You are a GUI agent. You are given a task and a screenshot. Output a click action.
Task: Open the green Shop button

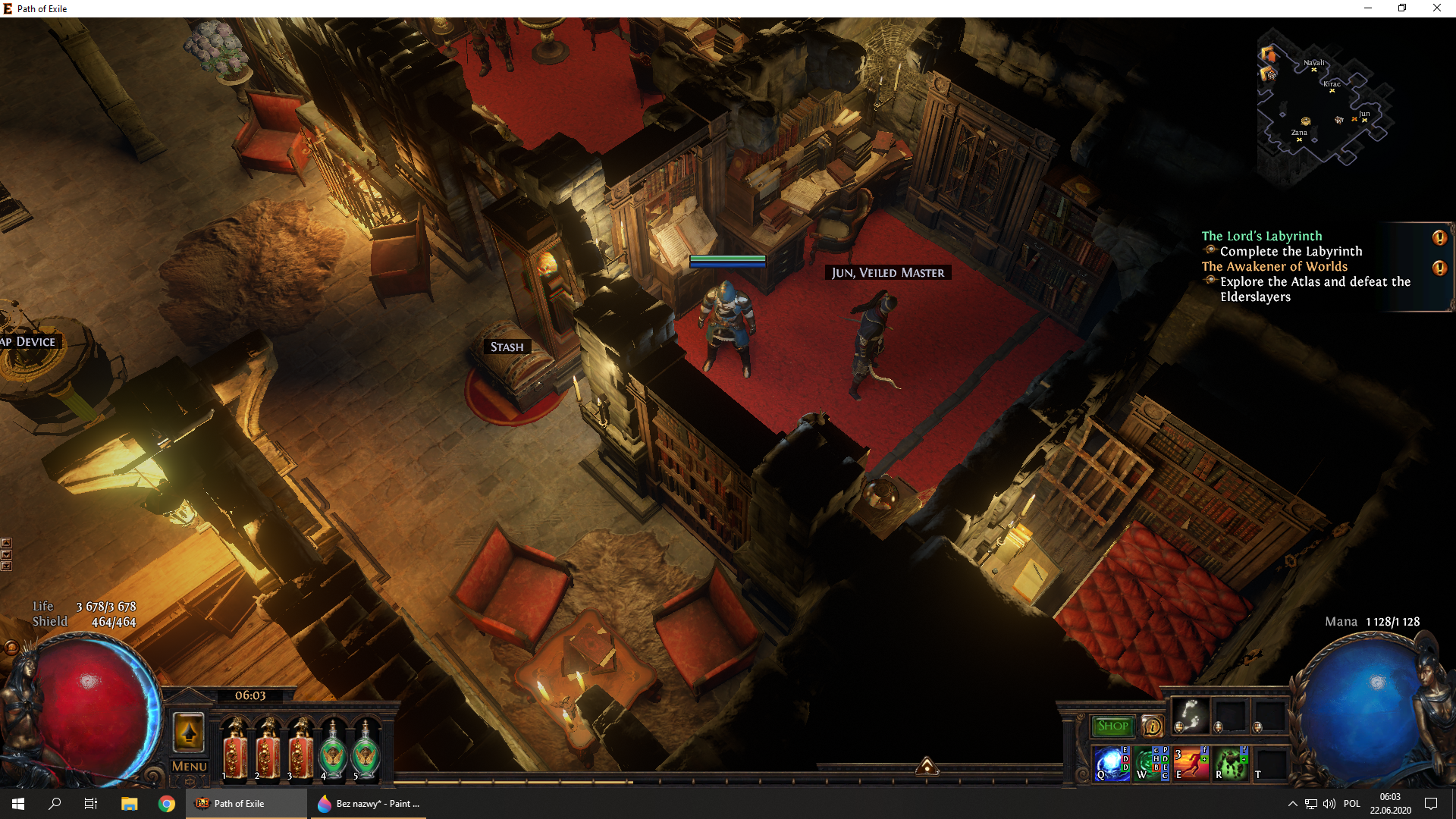pos(1112,726)
